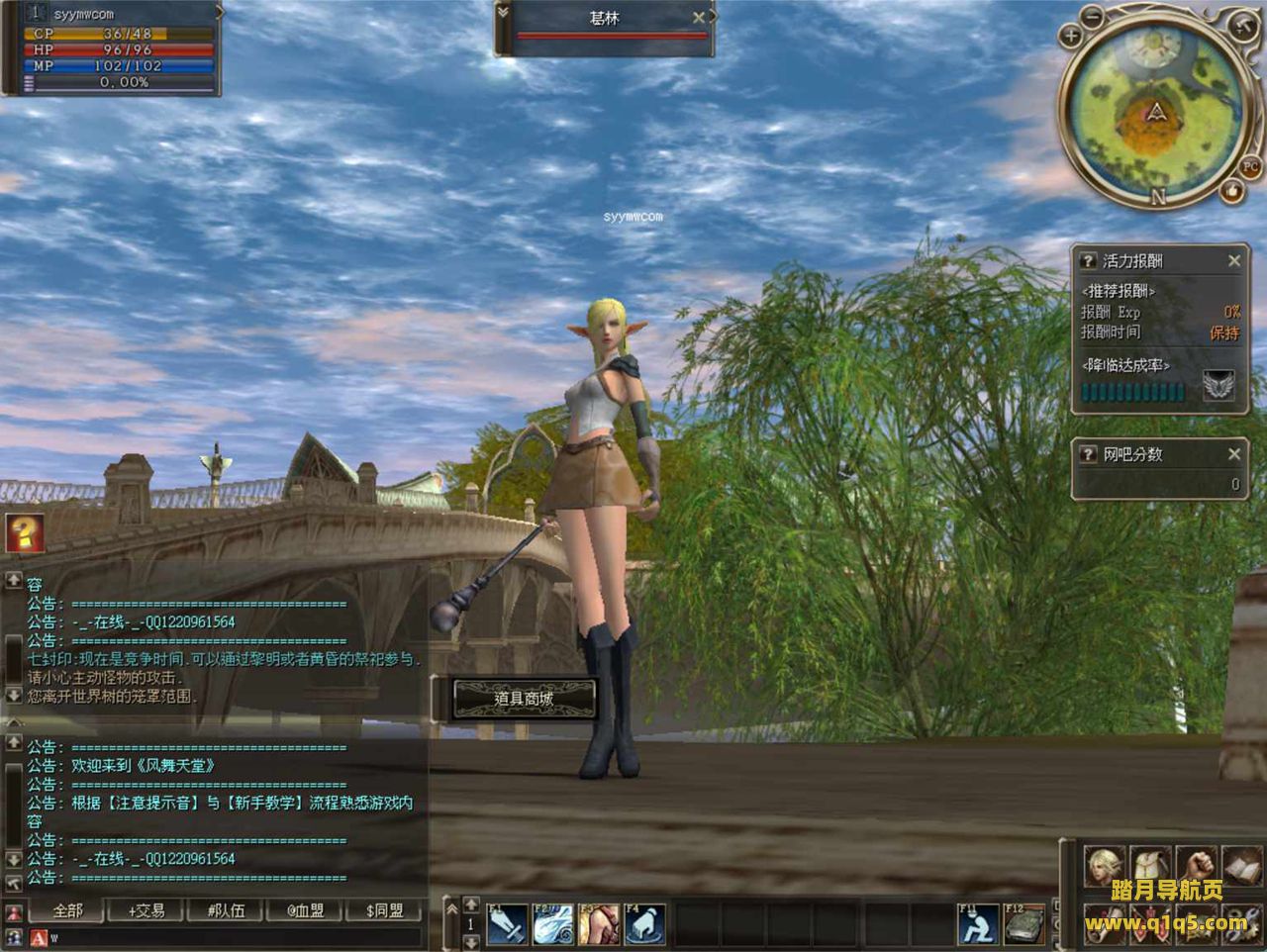Close the 网吧分数 panel
This screenshot has width=1267, height=952.
tap(1234, 454)
